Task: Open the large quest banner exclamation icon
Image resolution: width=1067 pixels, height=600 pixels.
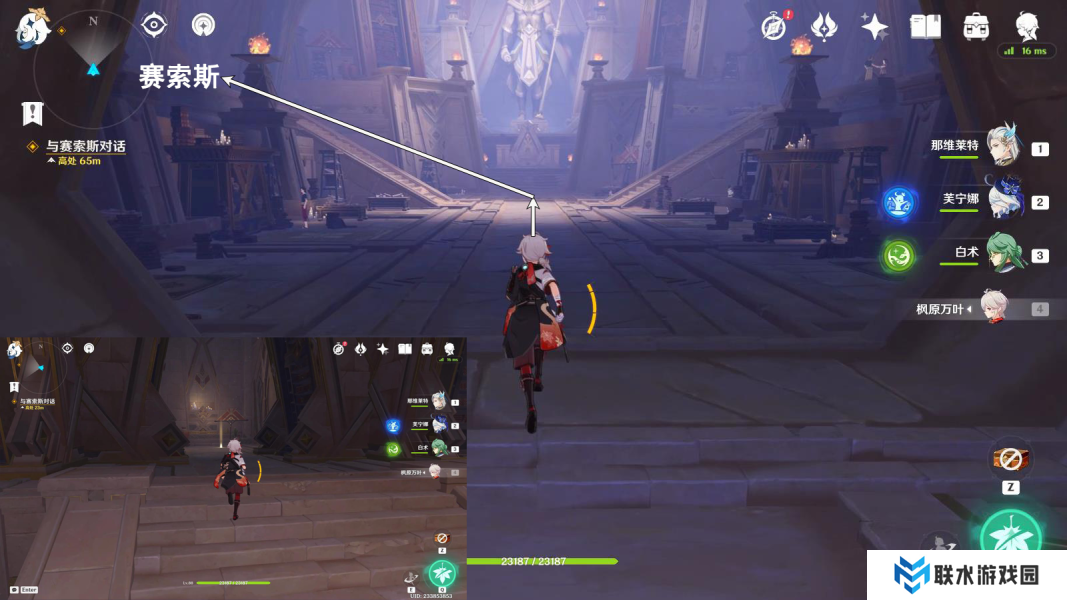Action: point(33,113)
